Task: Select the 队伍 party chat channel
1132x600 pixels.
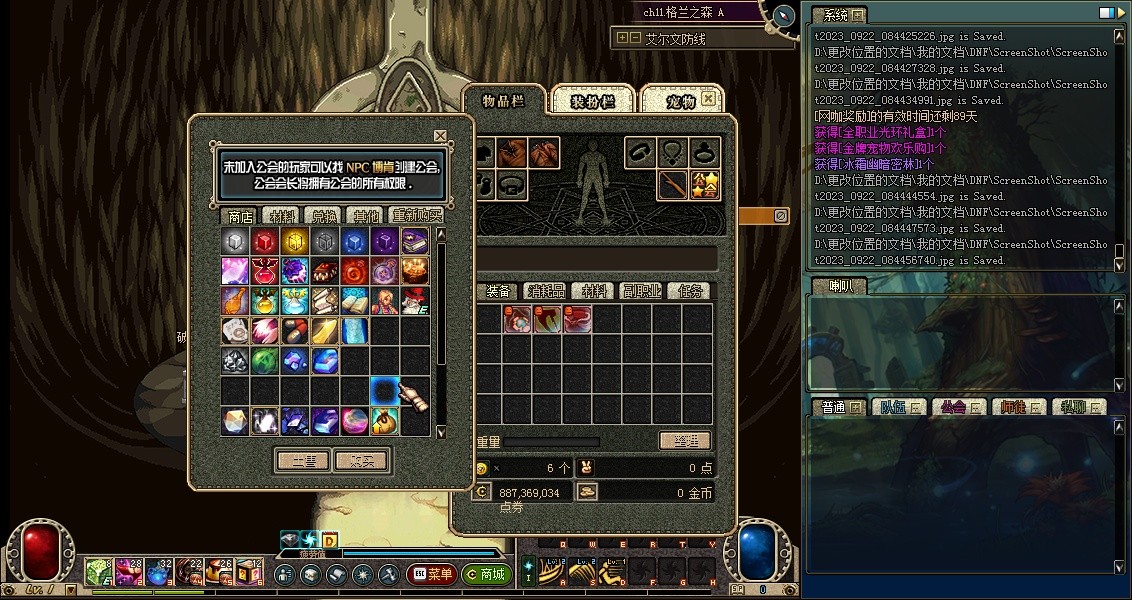Action: [x=893, y=407]
